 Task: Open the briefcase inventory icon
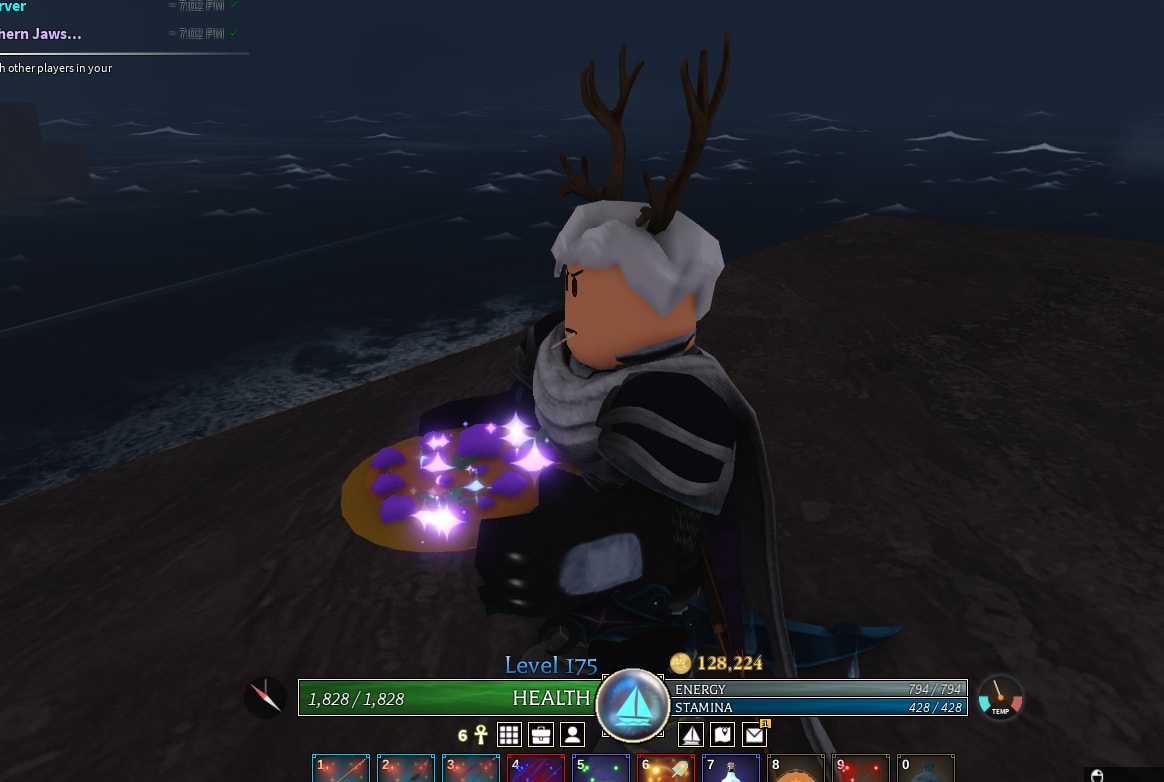click(x=541, y=735)
